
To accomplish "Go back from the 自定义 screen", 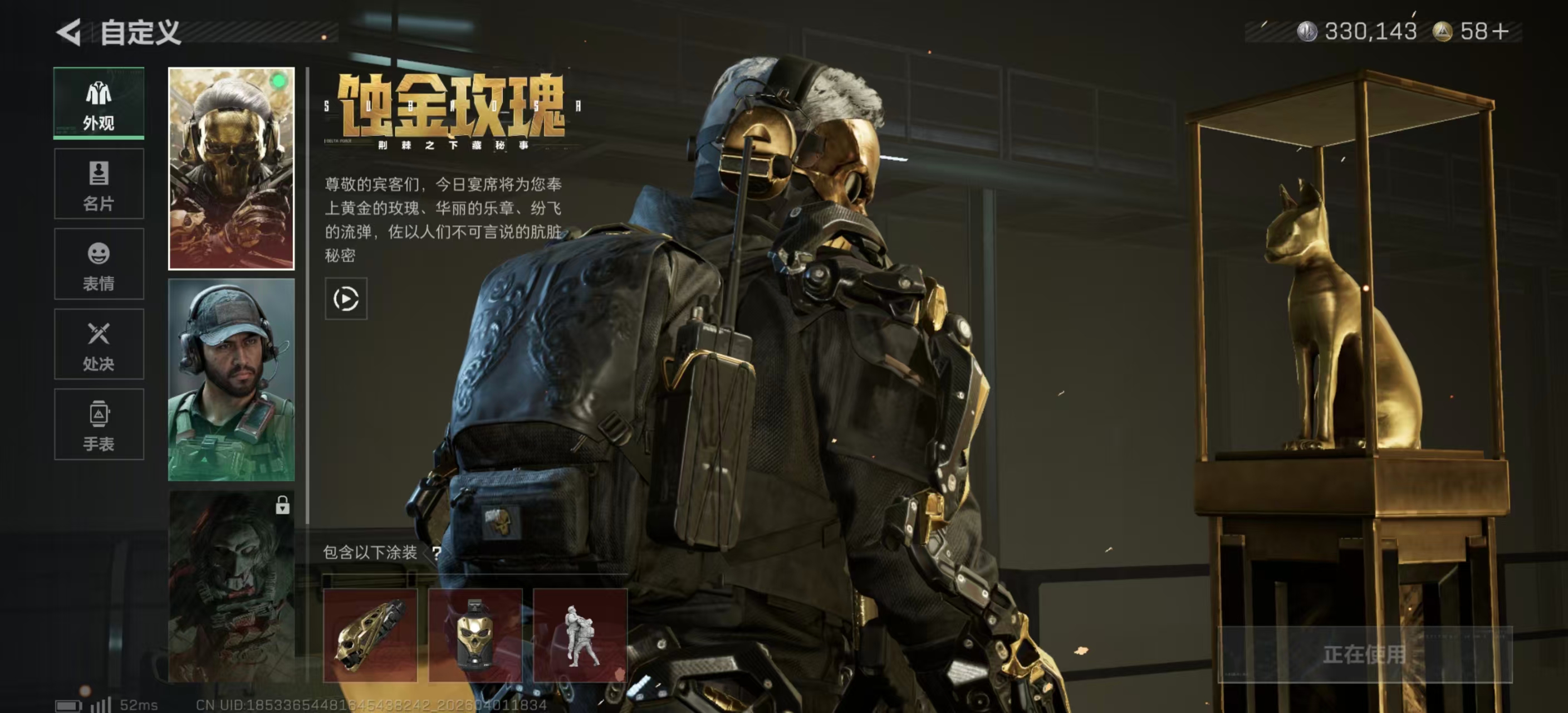I will tap(69, 32).
